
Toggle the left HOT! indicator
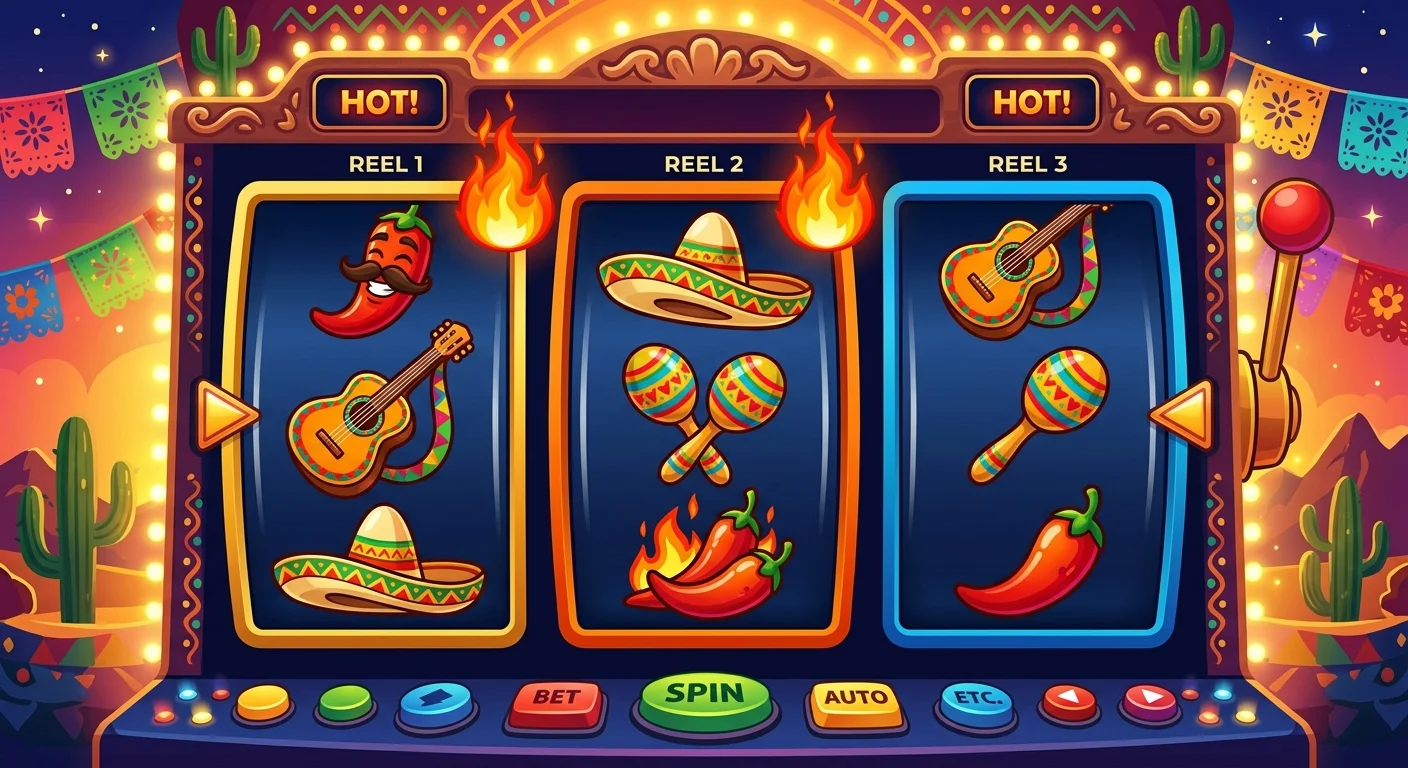[x=378, y=99]
